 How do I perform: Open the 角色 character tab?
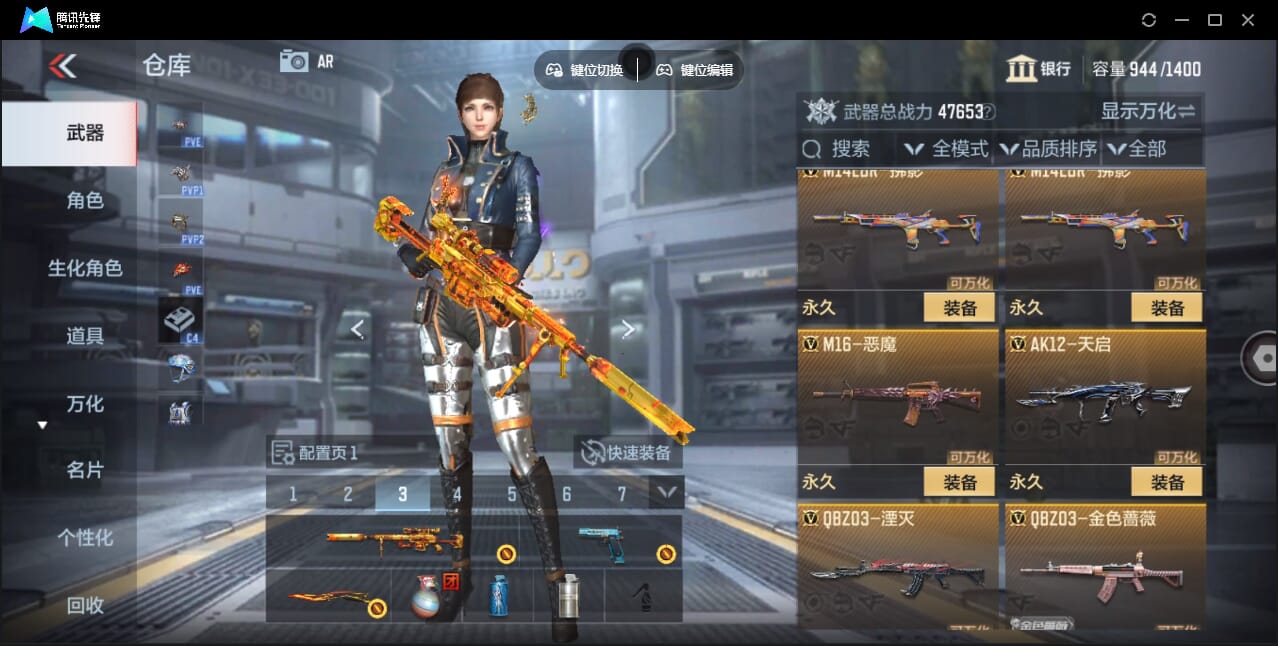pyautogui.click(x=85, y=200)
